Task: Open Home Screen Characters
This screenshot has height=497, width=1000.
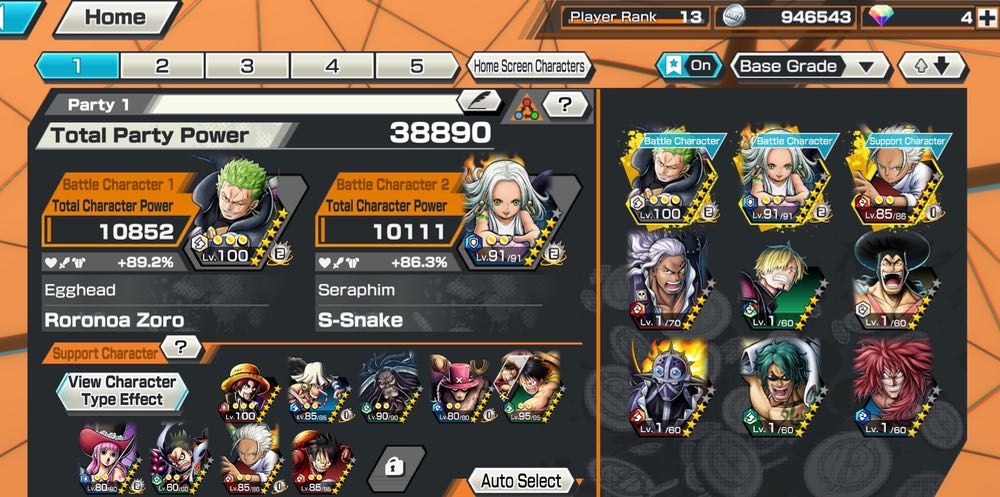Action: click(529, 67)
